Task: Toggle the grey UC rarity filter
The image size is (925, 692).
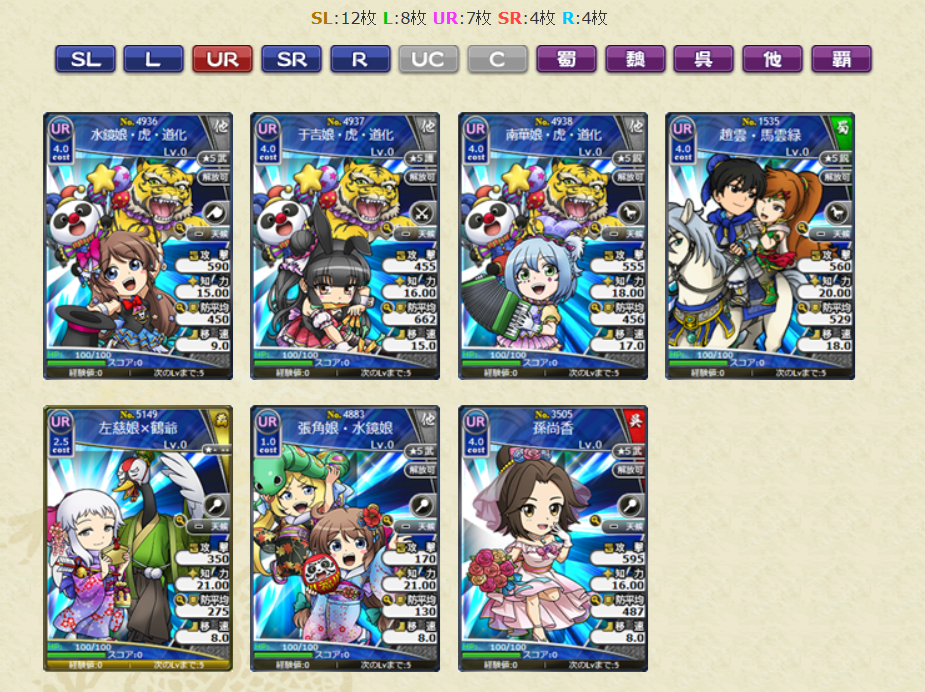Action: pos(428,59)
